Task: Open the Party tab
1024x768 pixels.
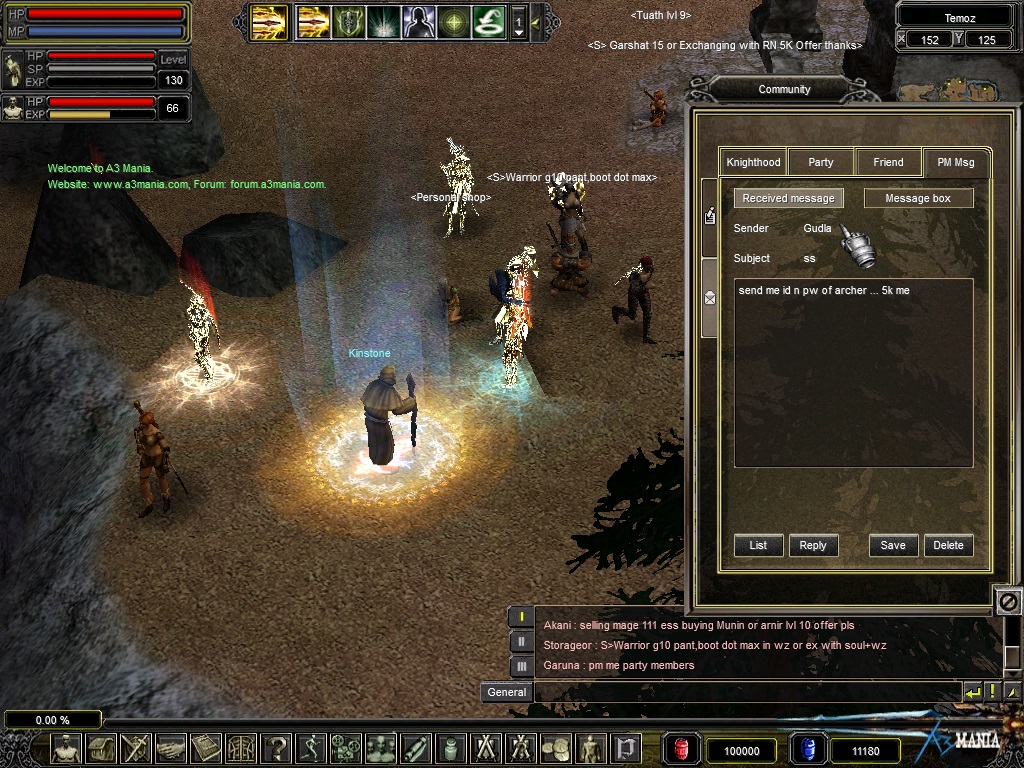Action: point(821,162)
